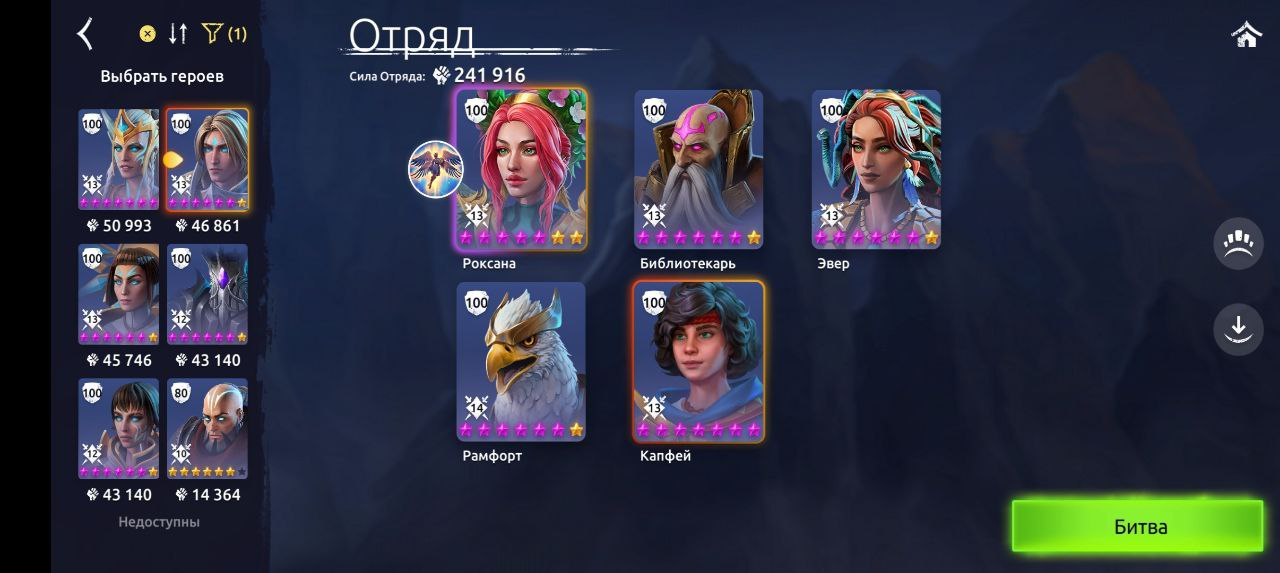Click the round download arrow button
Viewport: 1280px width, 573px height.
pyautogui.click(x=1238, y=328)
